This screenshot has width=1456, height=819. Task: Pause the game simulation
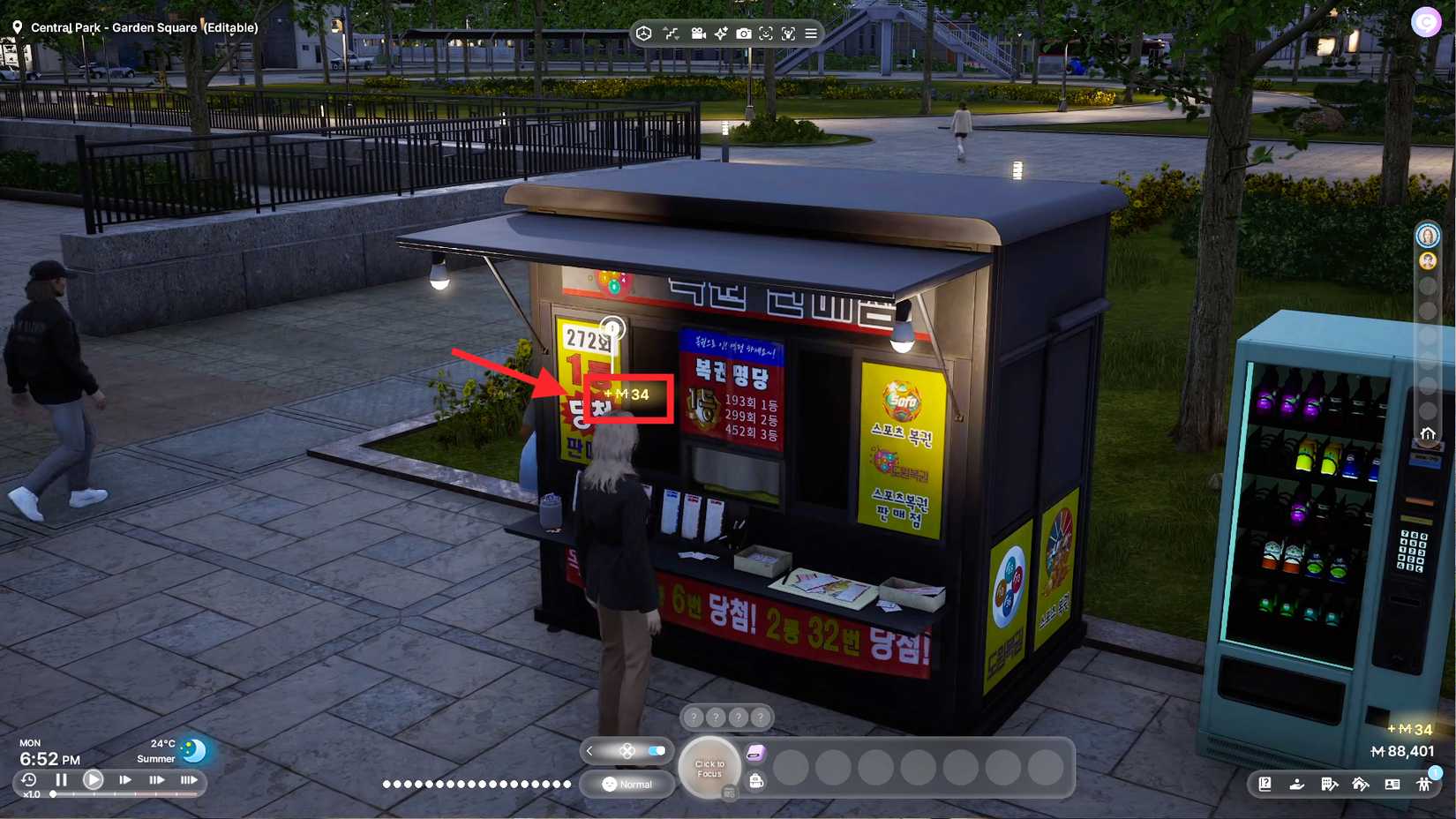(x=60, y=780)
